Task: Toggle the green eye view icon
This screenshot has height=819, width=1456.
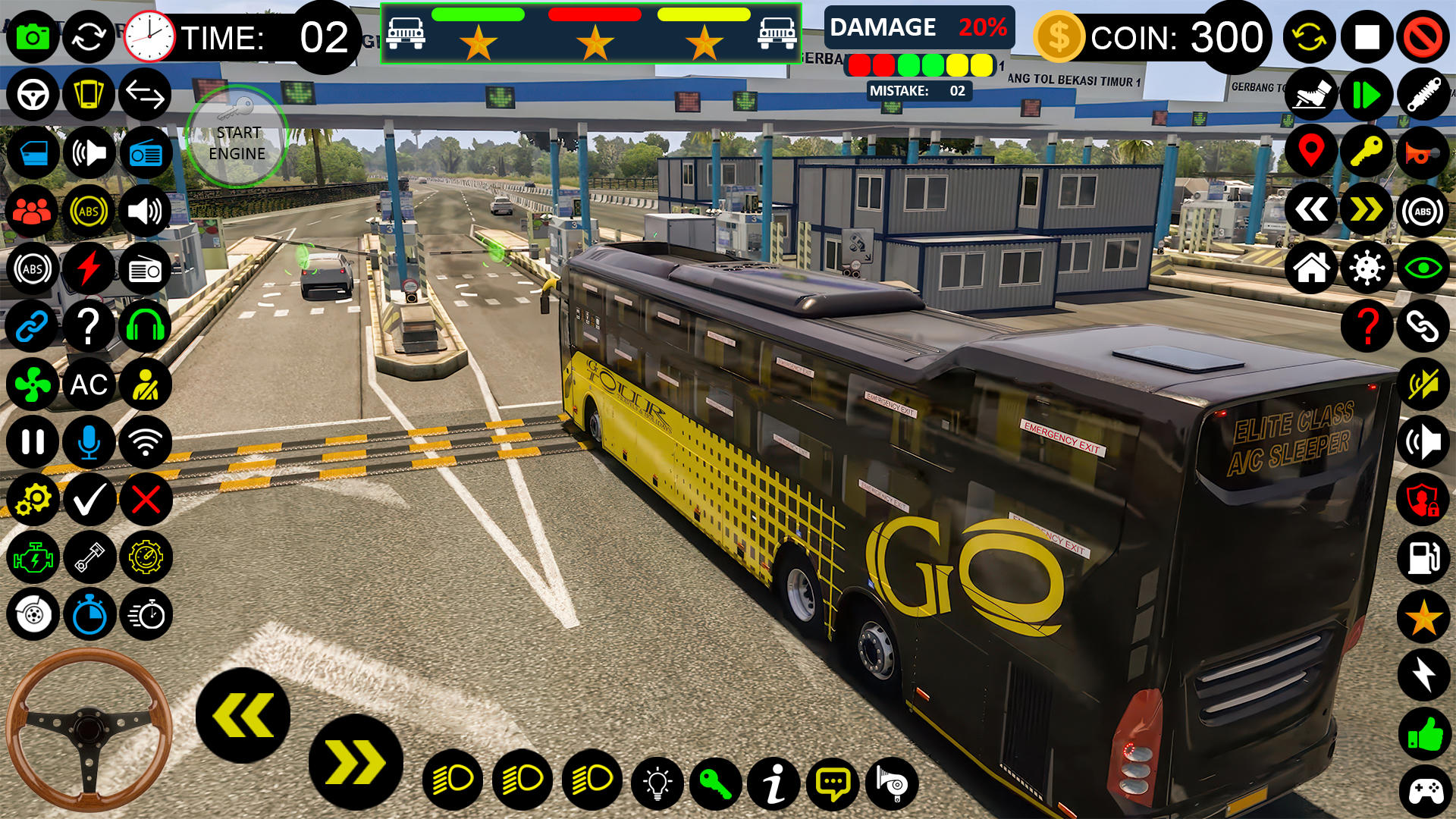Action: point(1423,268)
